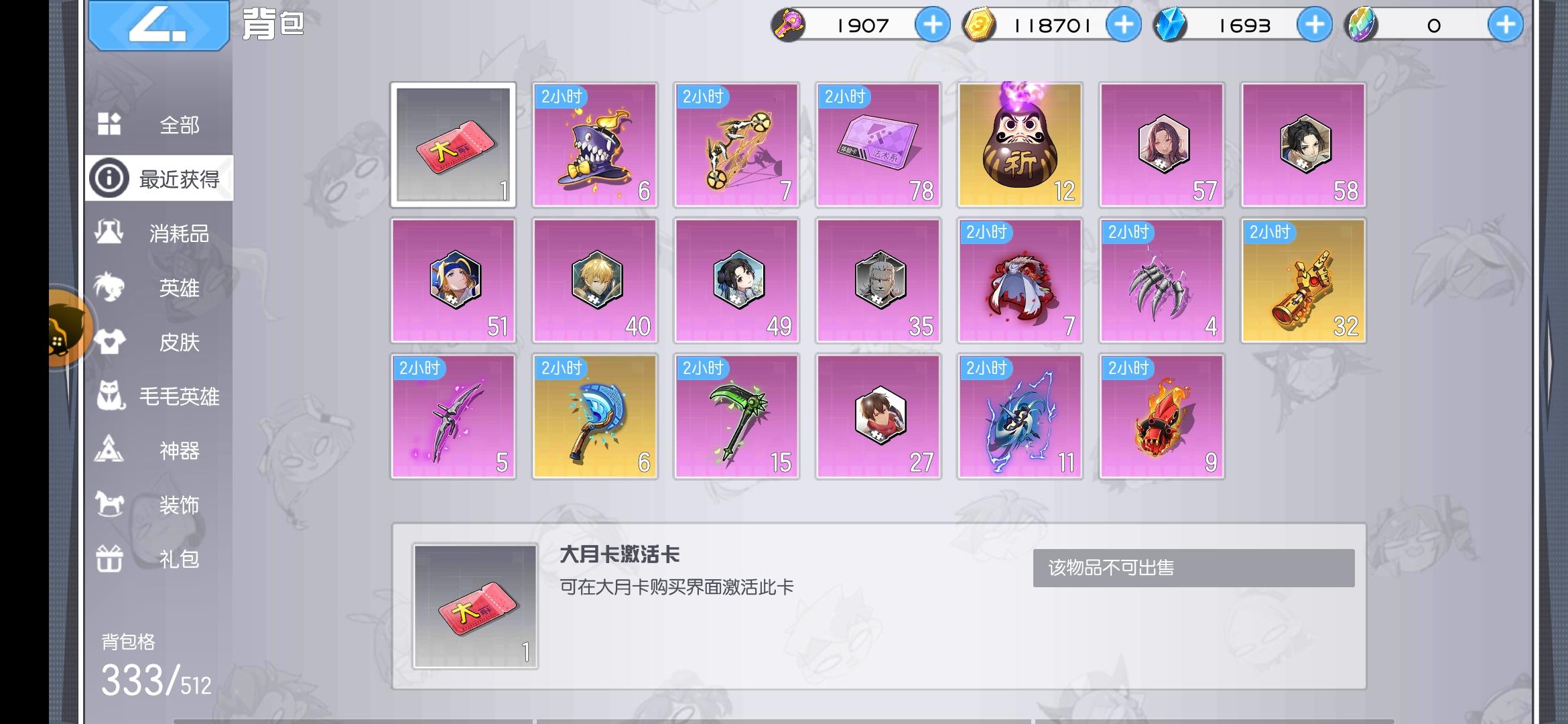Switch to the 全部 (All) tab

pos(161,125)
